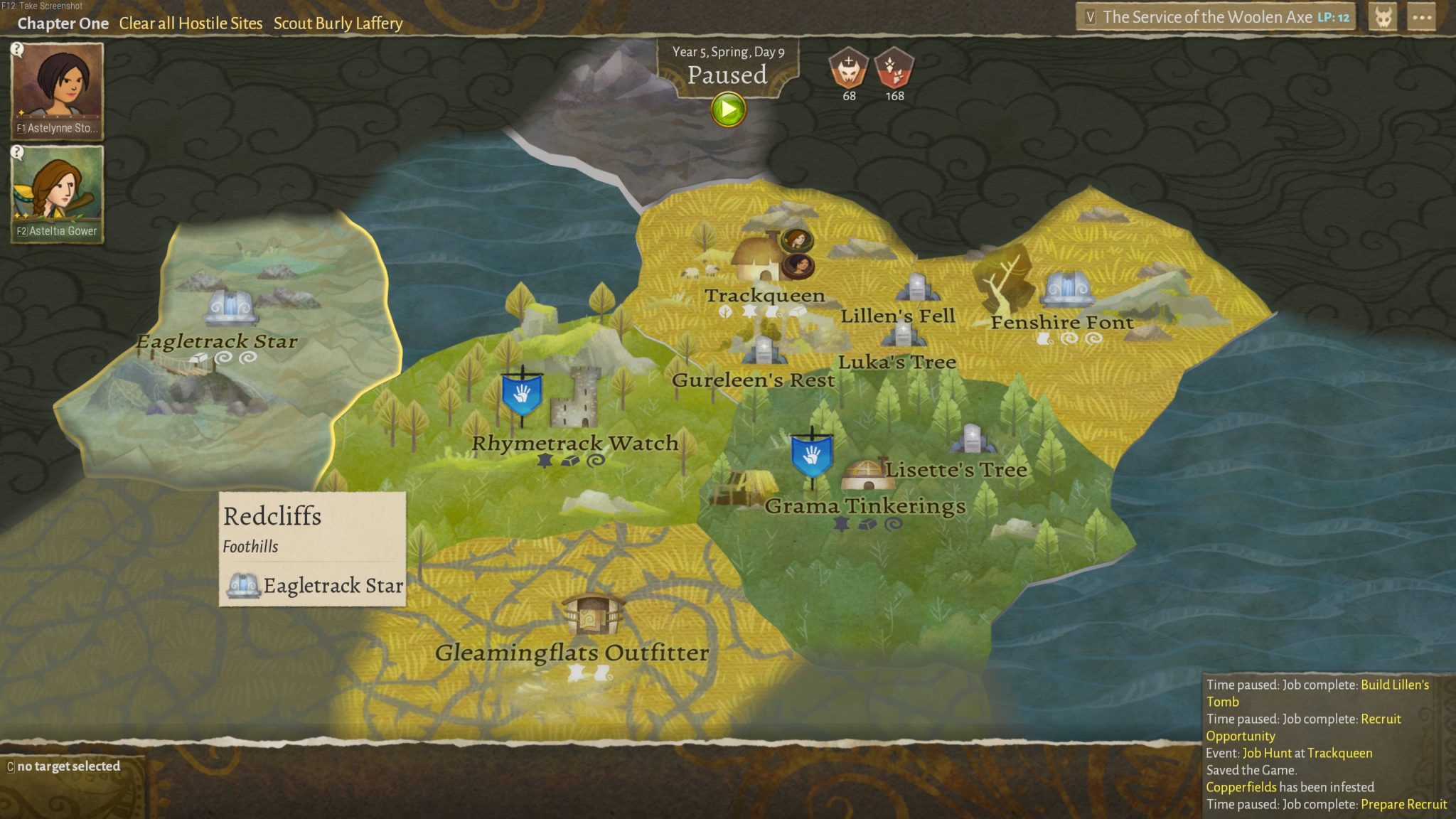Select the Grama Tinkerings station banner

pos(811,456)
